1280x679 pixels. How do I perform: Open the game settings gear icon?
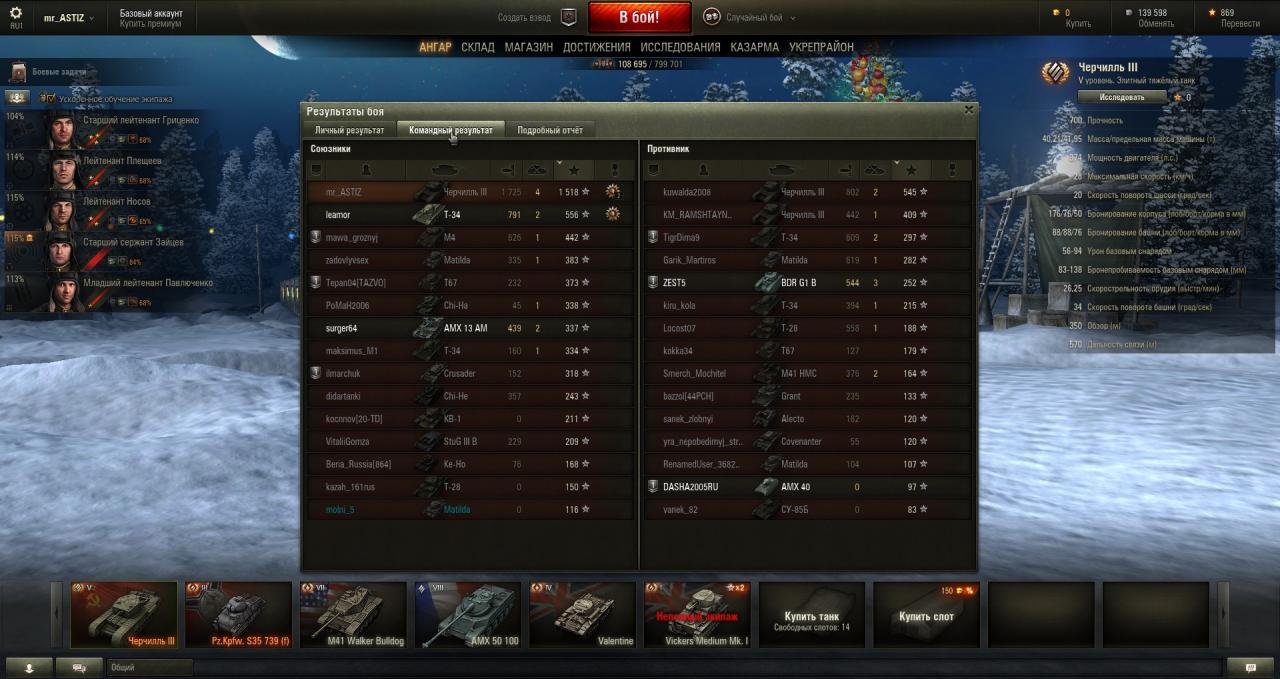pos(16,14)
